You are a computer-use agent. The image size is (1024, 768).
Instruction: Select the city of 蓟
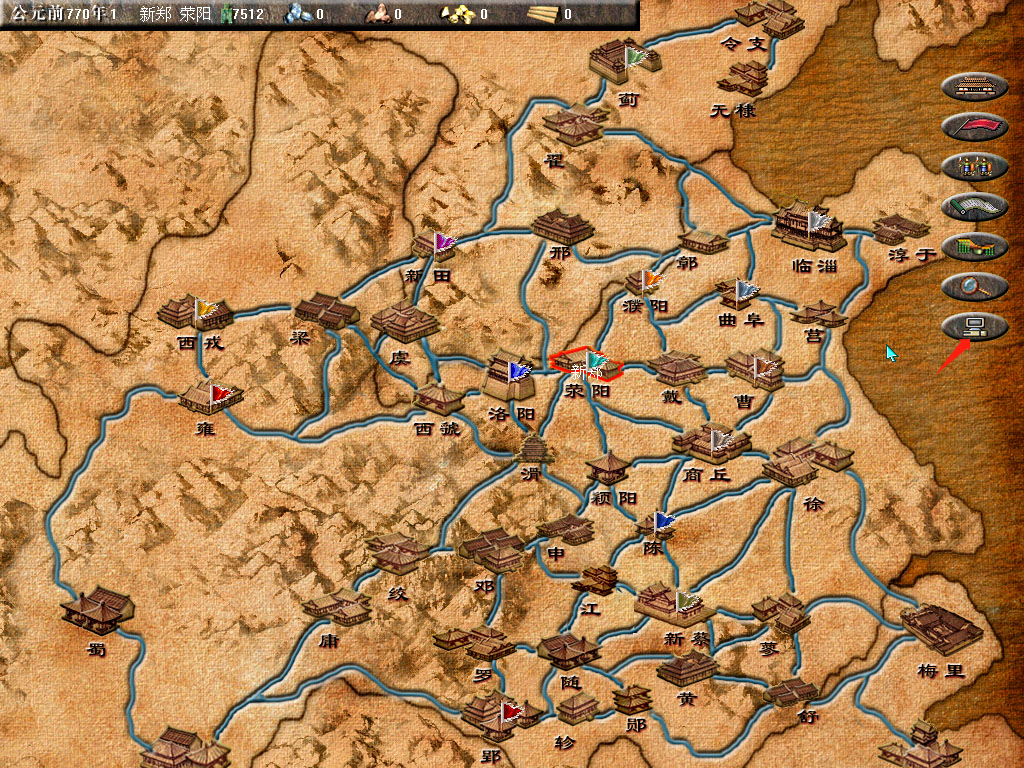click(x=625, y=62)
